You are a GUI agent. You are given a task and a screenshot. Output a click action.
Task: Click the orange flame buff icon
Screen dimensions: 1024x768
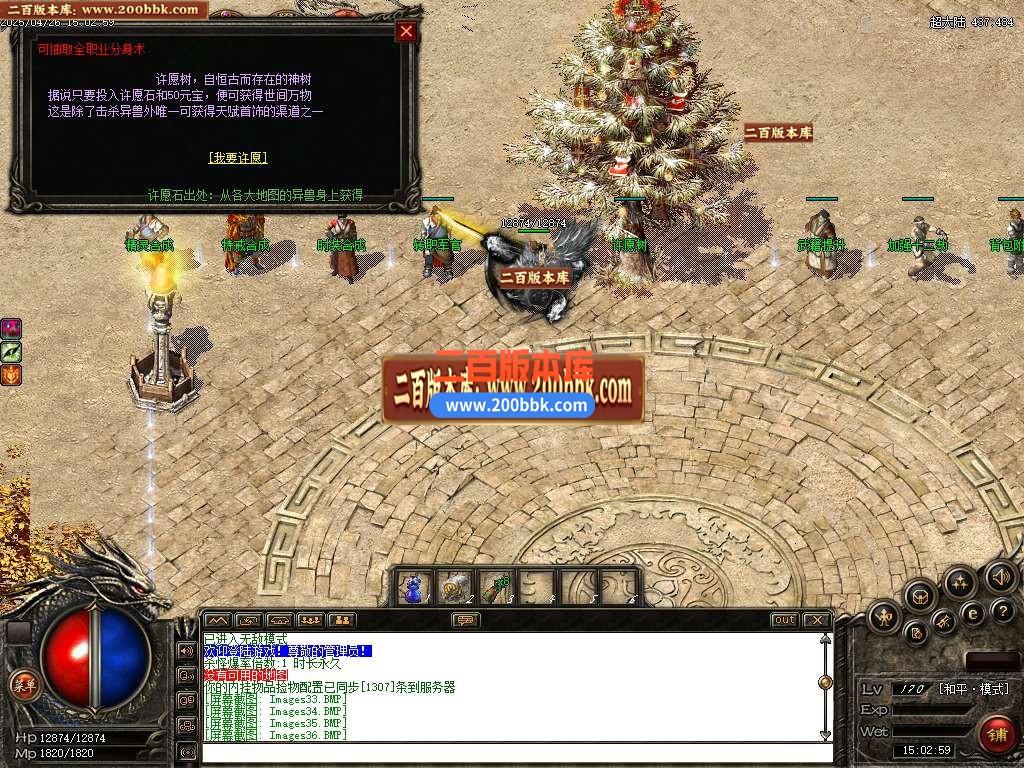tap(11, 375)
